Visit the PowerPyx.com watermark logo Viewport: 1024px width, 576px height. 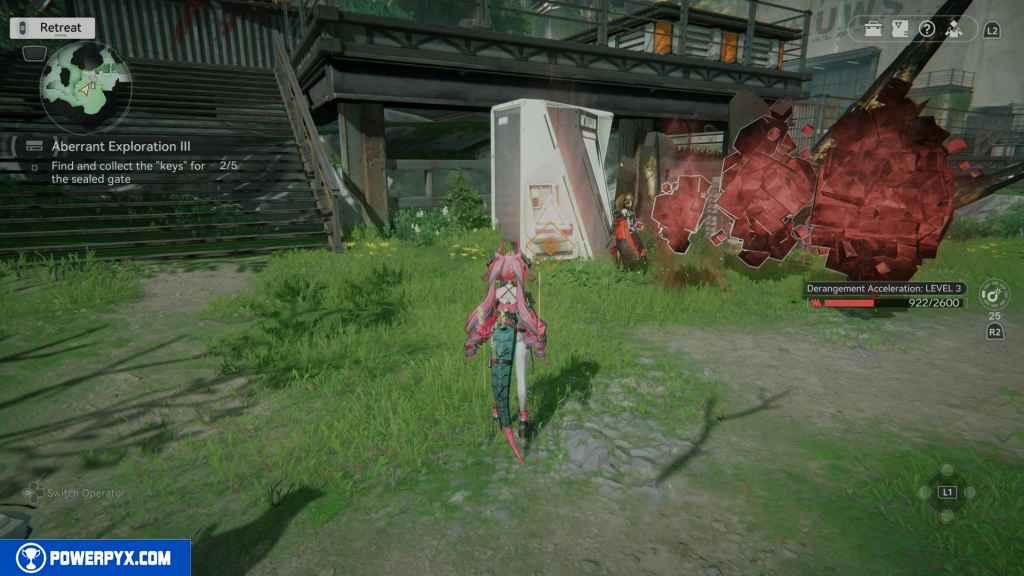[95, 558]
